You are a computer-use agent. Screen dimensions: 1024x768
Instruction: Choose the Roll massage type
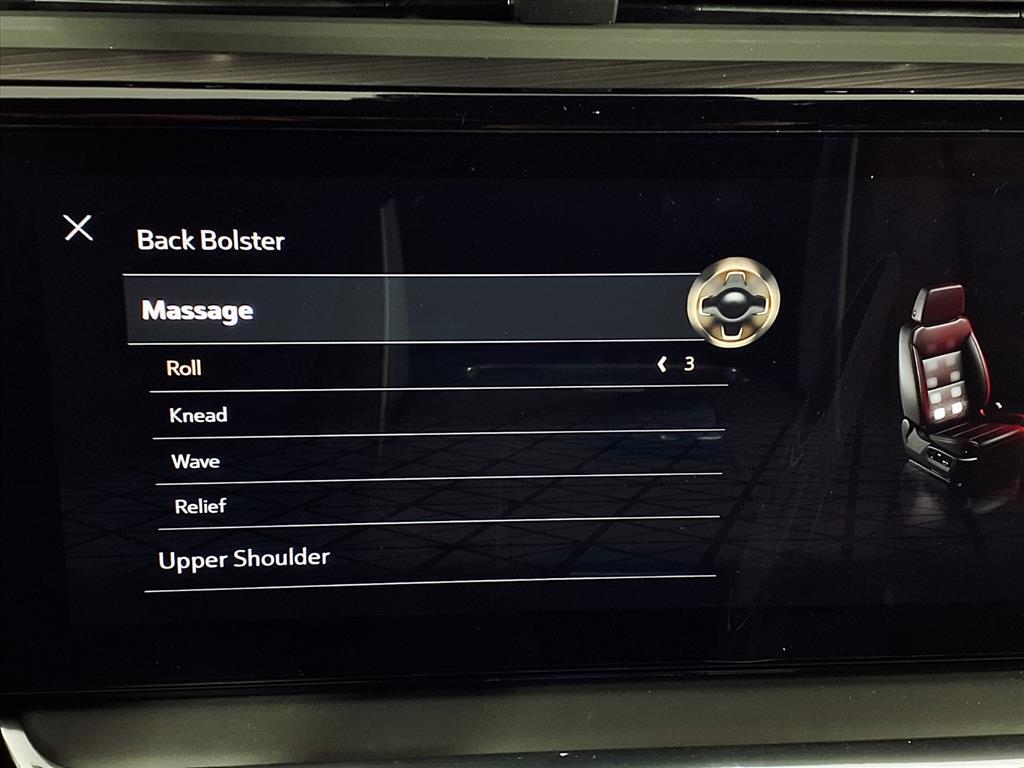point(184,368)
